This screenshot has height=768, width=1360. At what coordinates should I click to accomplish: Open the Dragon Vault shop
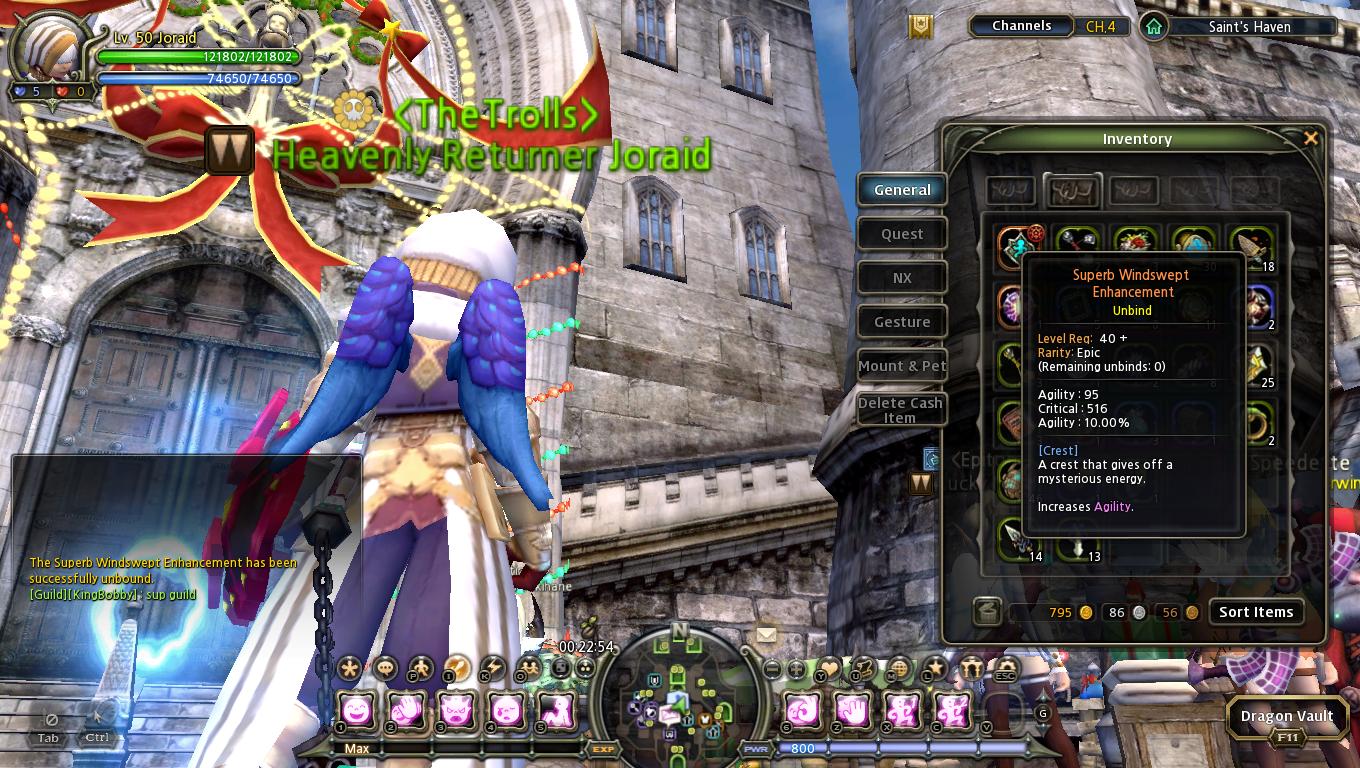click(1286, 716)
